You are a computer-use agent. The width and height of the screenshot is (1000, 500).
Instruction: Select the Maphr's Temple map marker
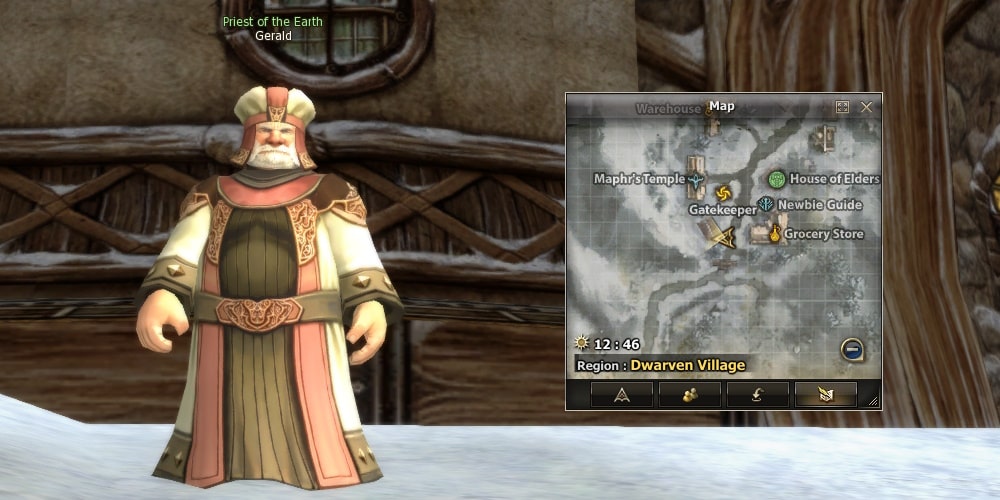[x=696, y=180]
